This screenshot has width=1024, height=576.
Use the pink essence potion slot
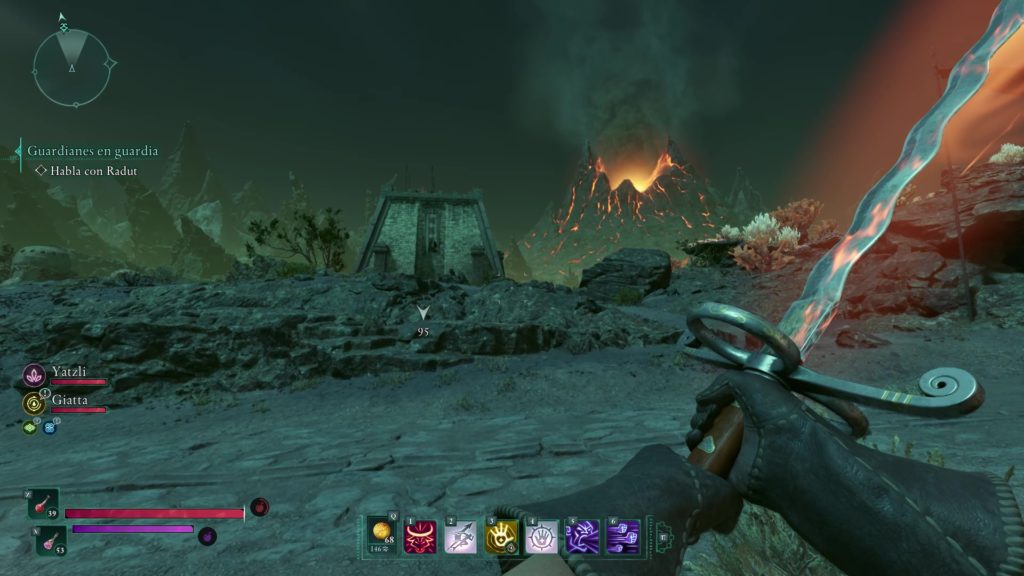click(x=52, y=540)
